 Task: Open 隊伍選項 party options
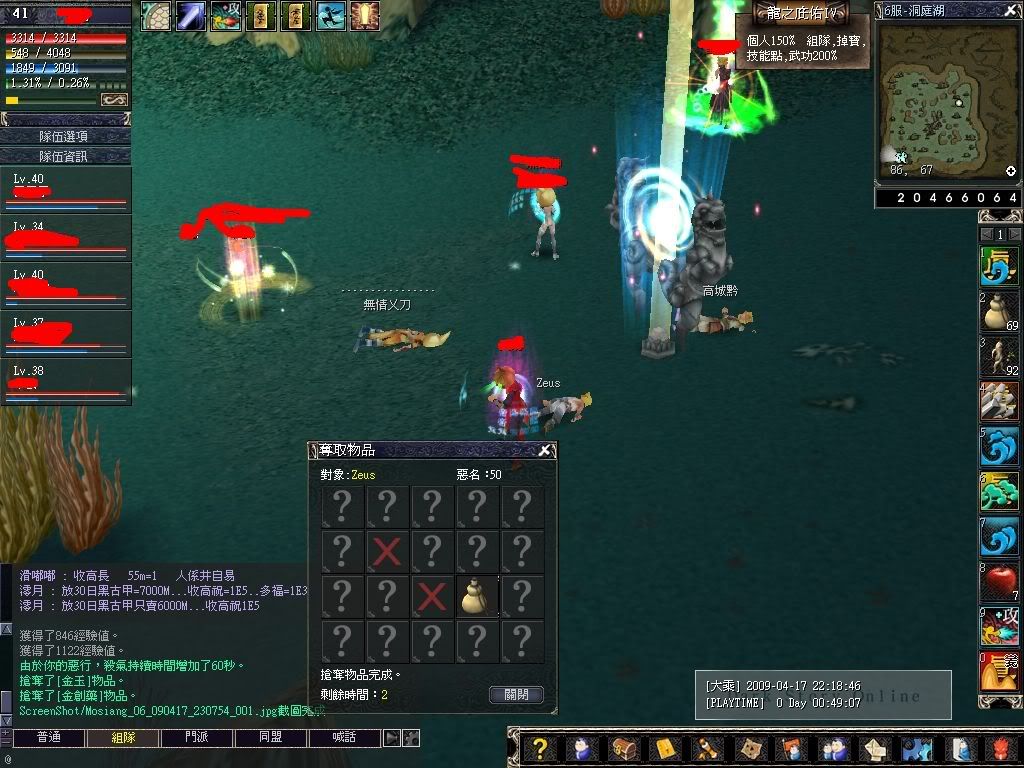[x=64, y=136]
